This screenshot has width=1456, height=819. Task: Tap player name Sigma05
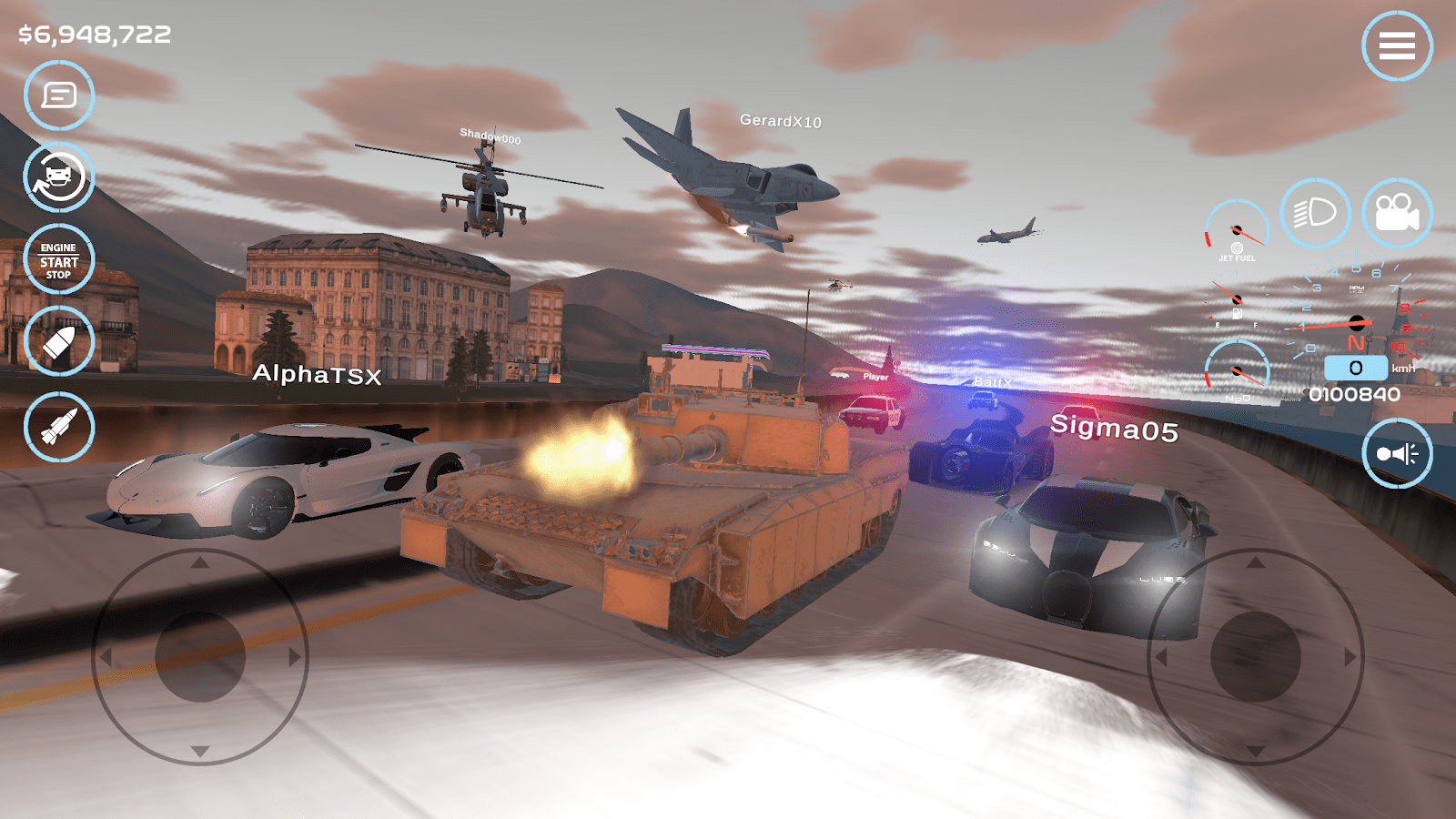tap(1113, 428)
